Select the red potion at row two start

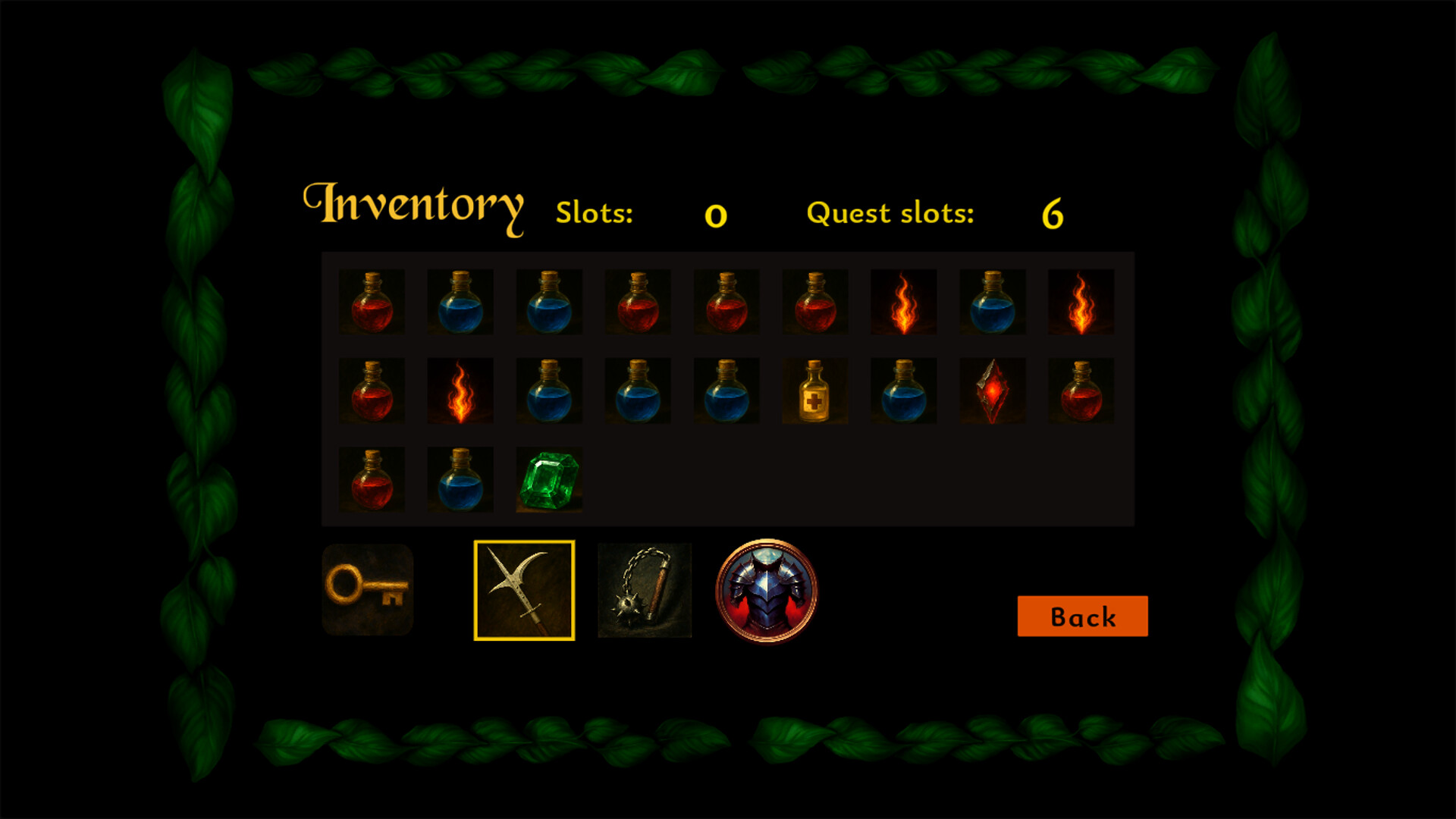click(x=371, y=391)
